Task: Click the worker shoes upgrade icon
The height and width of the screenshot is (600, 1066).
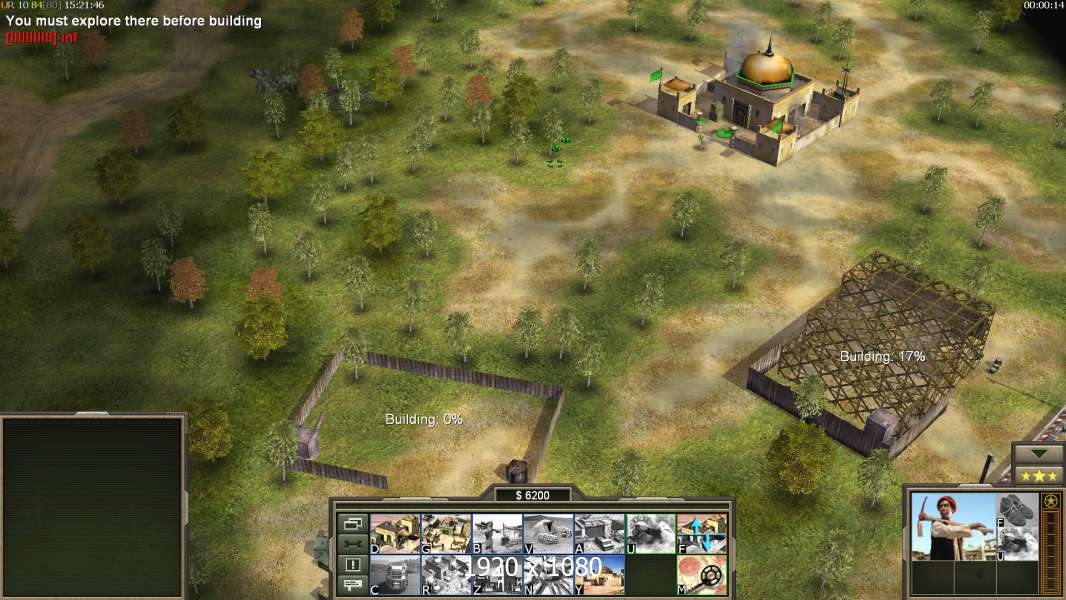Action: [1018, 510]
